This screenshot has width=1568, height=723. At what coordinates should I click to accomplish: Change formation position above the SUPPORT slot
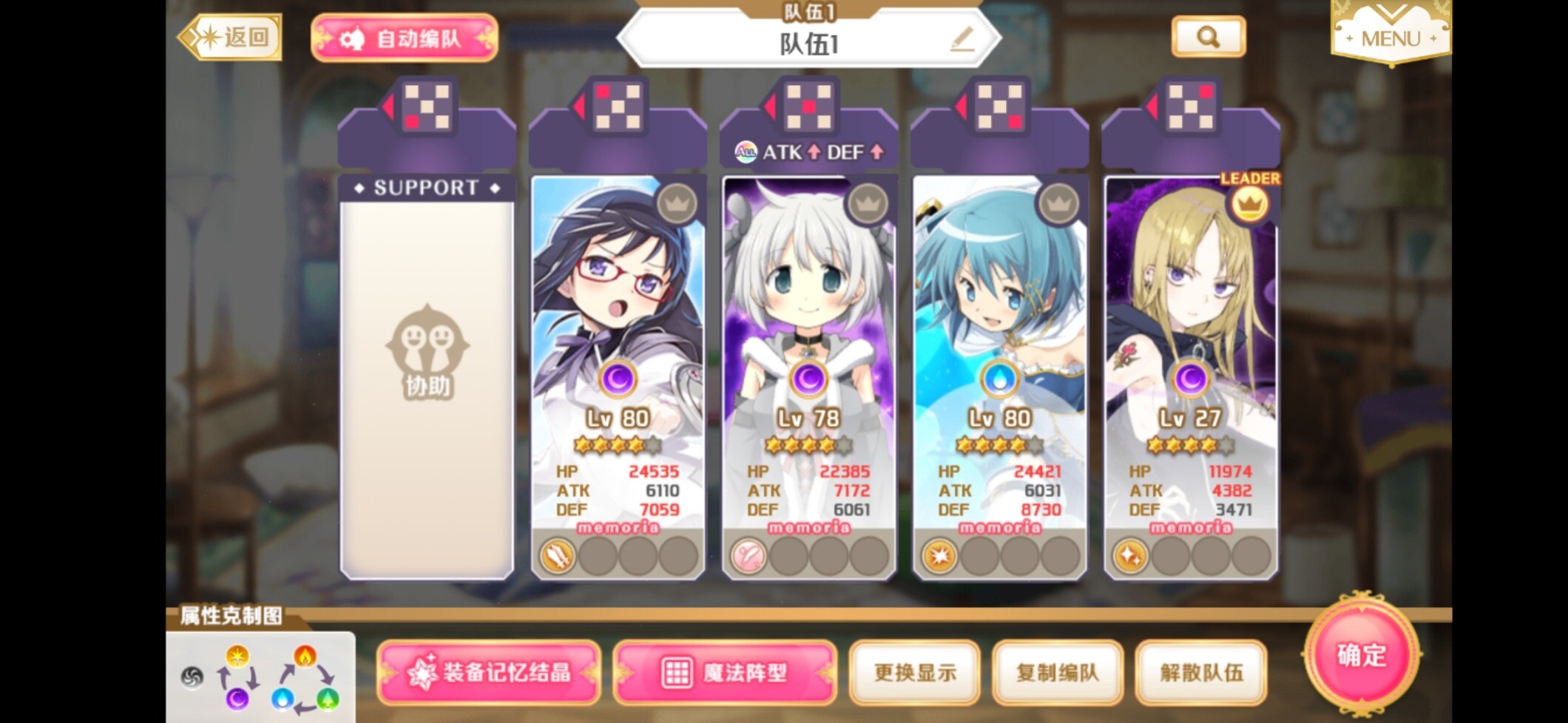(427, 107)
